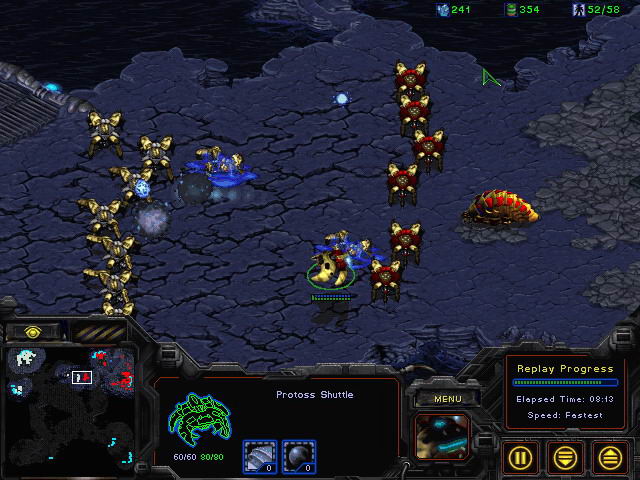Viewport: 640px width, 480px height.
Task: Slow down the replay speed
Action: [565, 457]
